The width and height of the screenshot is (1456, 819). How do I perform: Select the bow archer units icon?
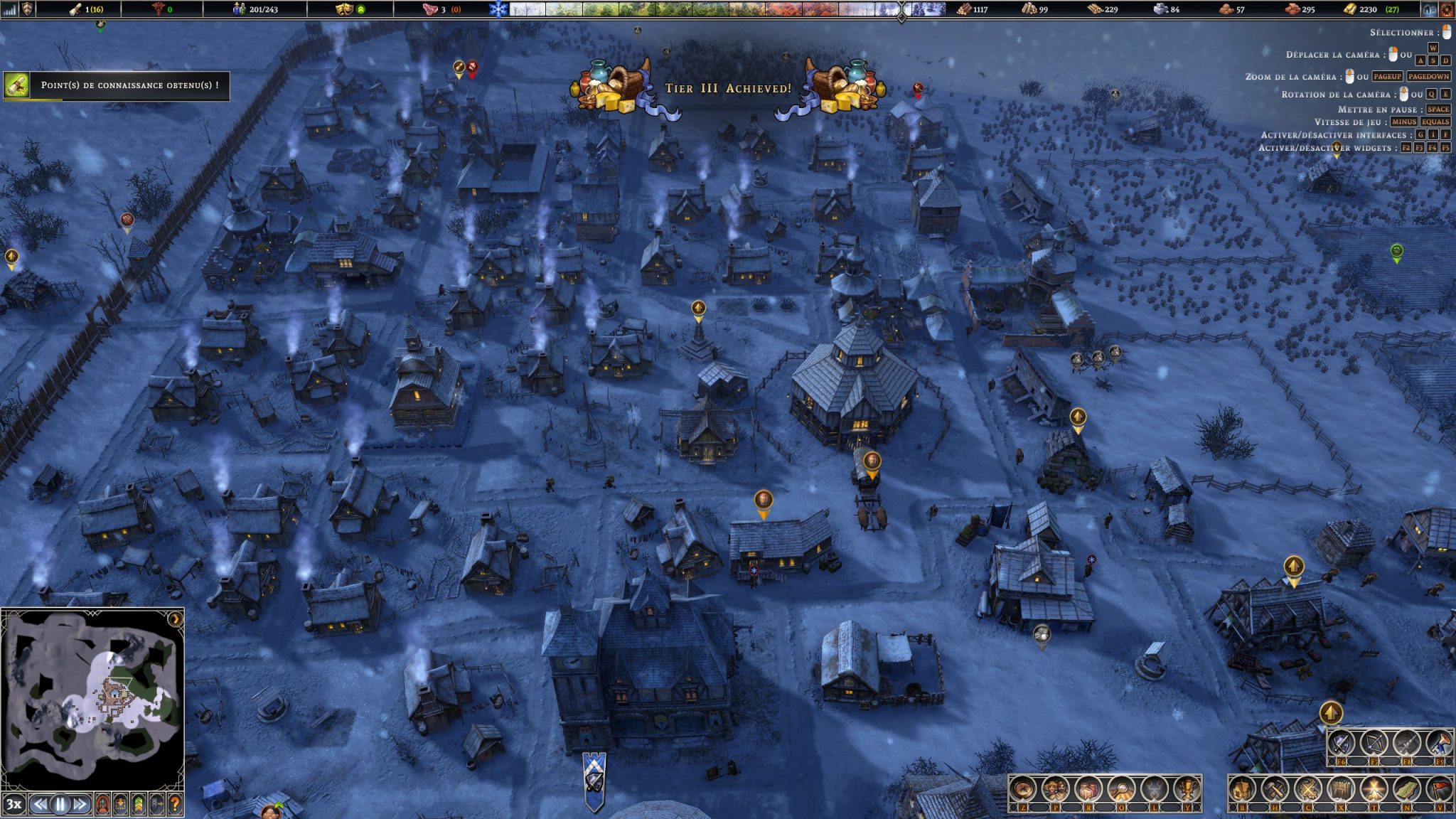pyautogui.click(x=1374, y=744)
